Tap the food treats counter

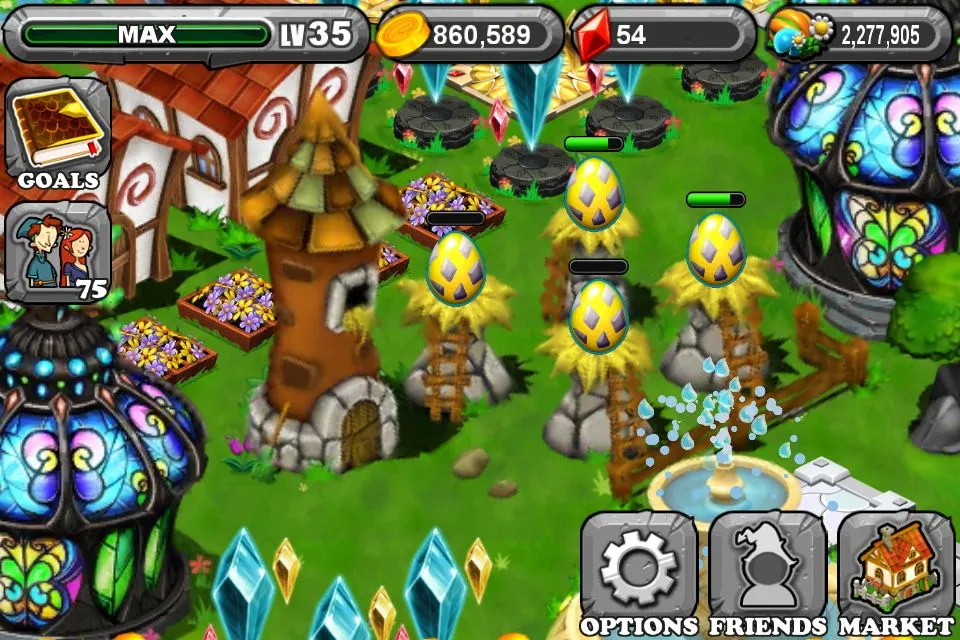pos(858,35)
